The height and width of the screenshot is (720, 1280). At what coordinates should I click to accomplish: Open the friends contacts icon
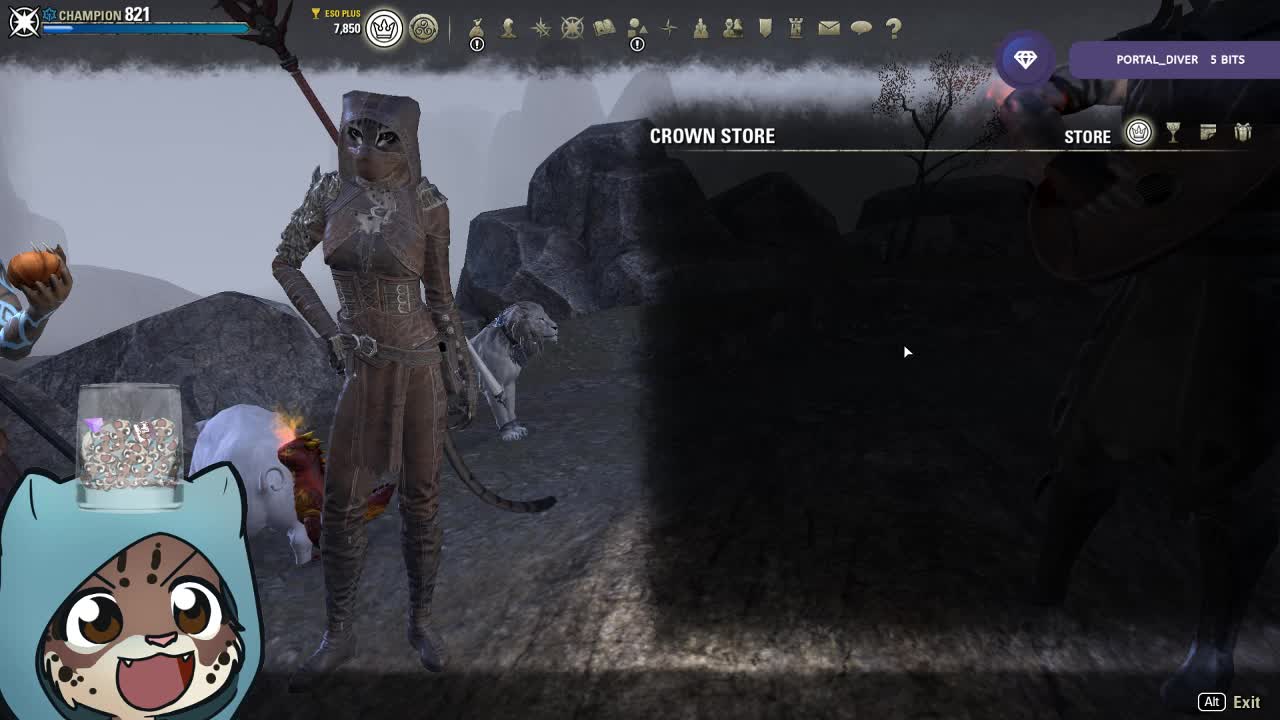point(733,28)
